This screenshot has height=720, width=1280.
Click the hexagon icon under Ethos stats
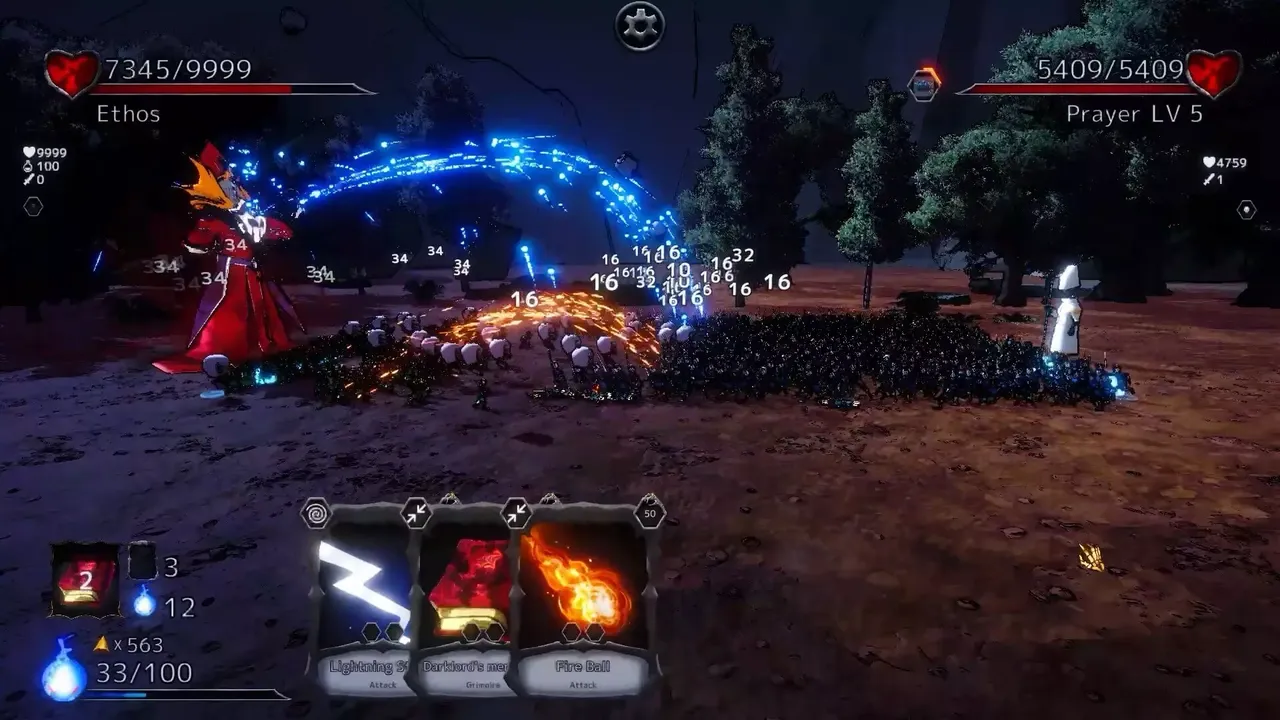tap(33, 207)
